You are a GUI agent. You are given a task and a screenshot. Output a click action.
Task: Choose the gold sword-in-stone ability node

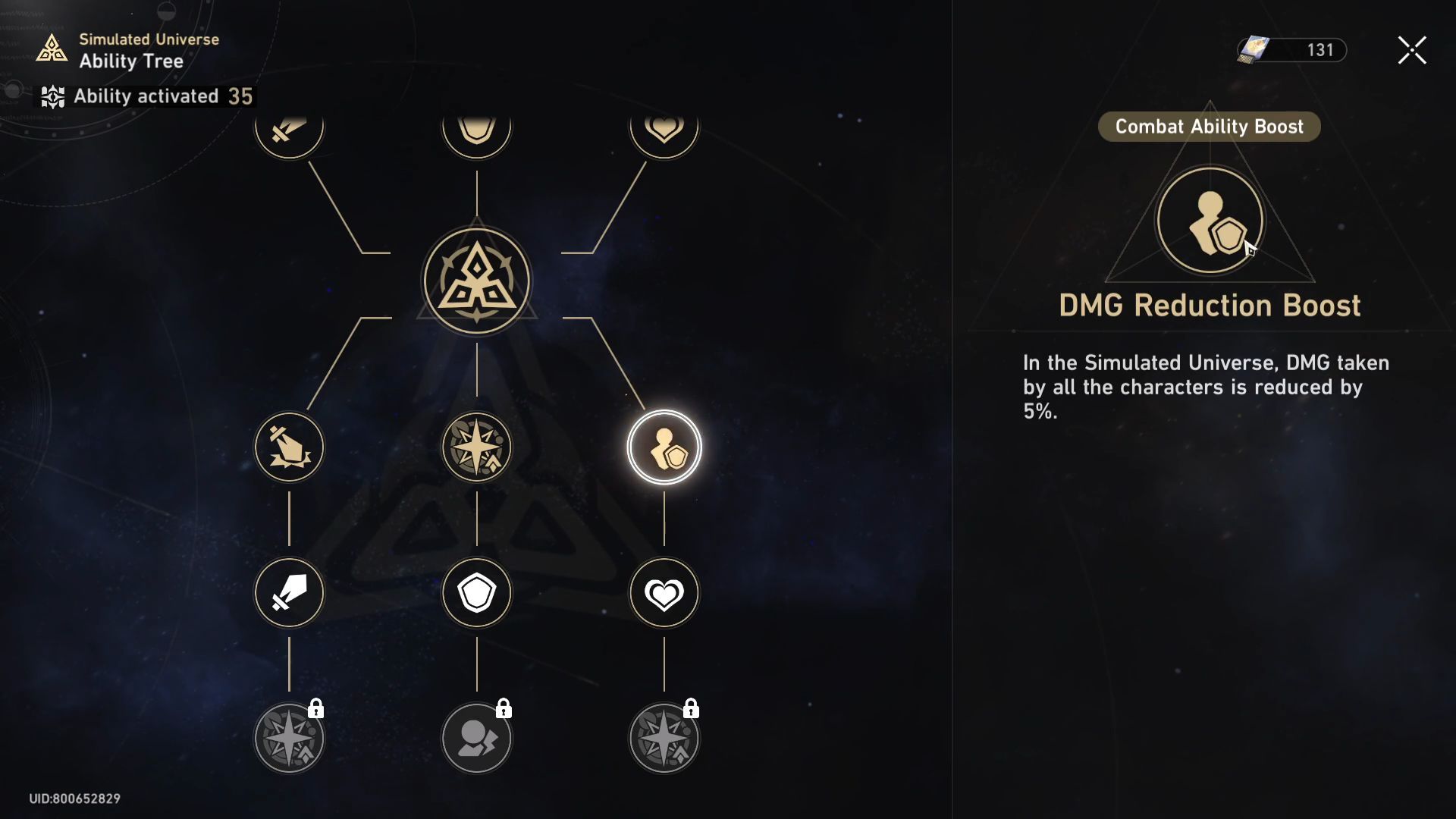(289, 447)
